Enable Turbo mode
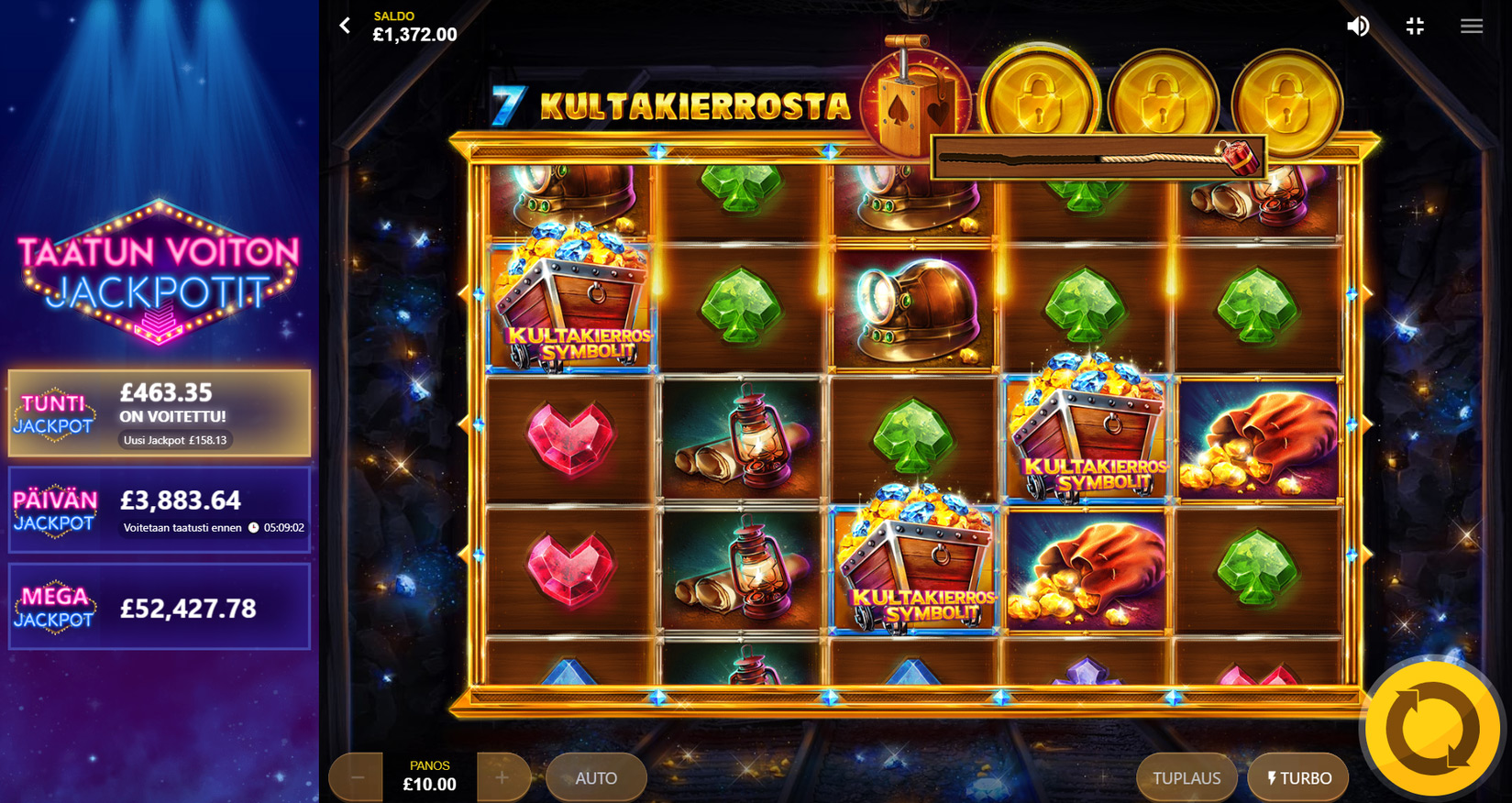This screenshot has width=1512, height=803. (1297, 777)
